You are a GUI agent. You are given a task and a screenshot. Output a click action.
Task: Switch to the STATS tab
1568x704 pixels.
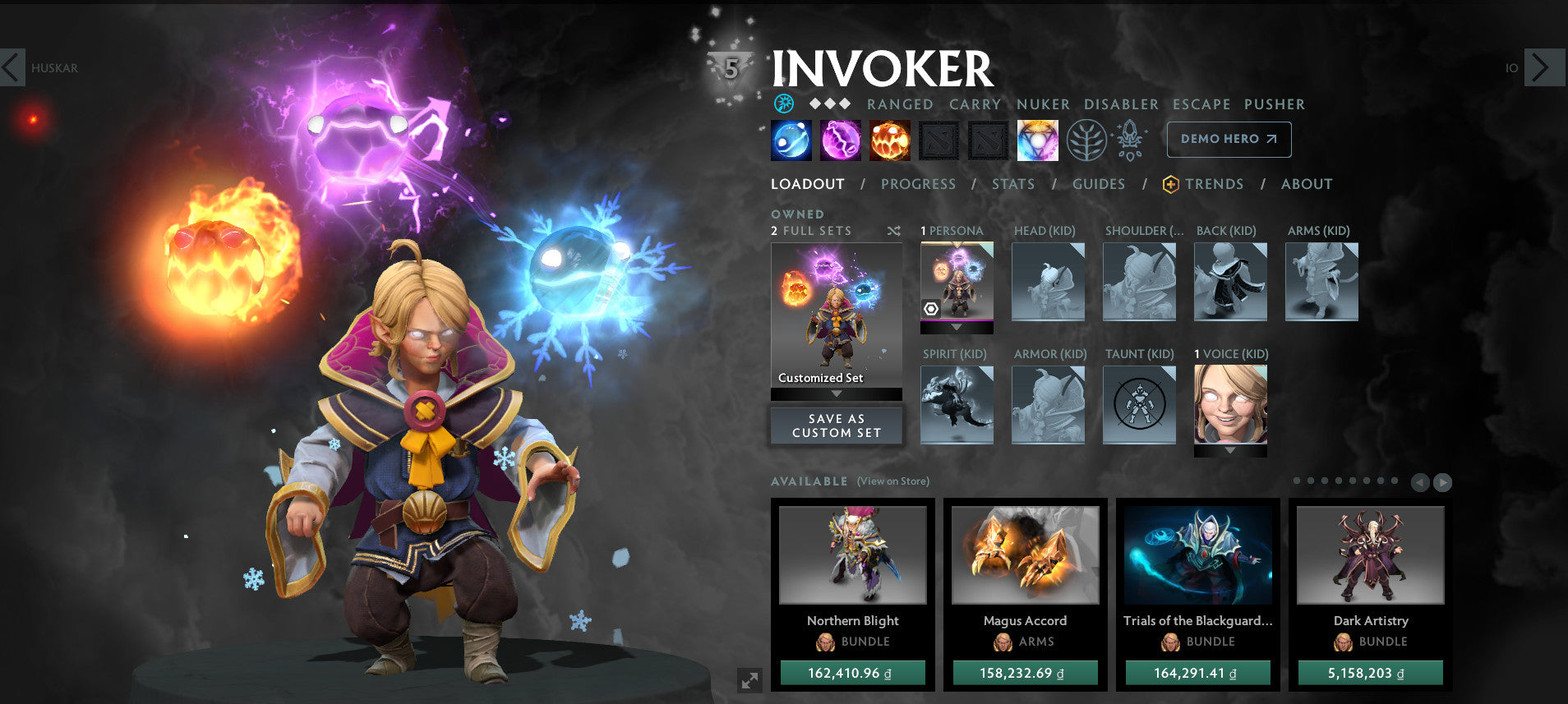1012,184
